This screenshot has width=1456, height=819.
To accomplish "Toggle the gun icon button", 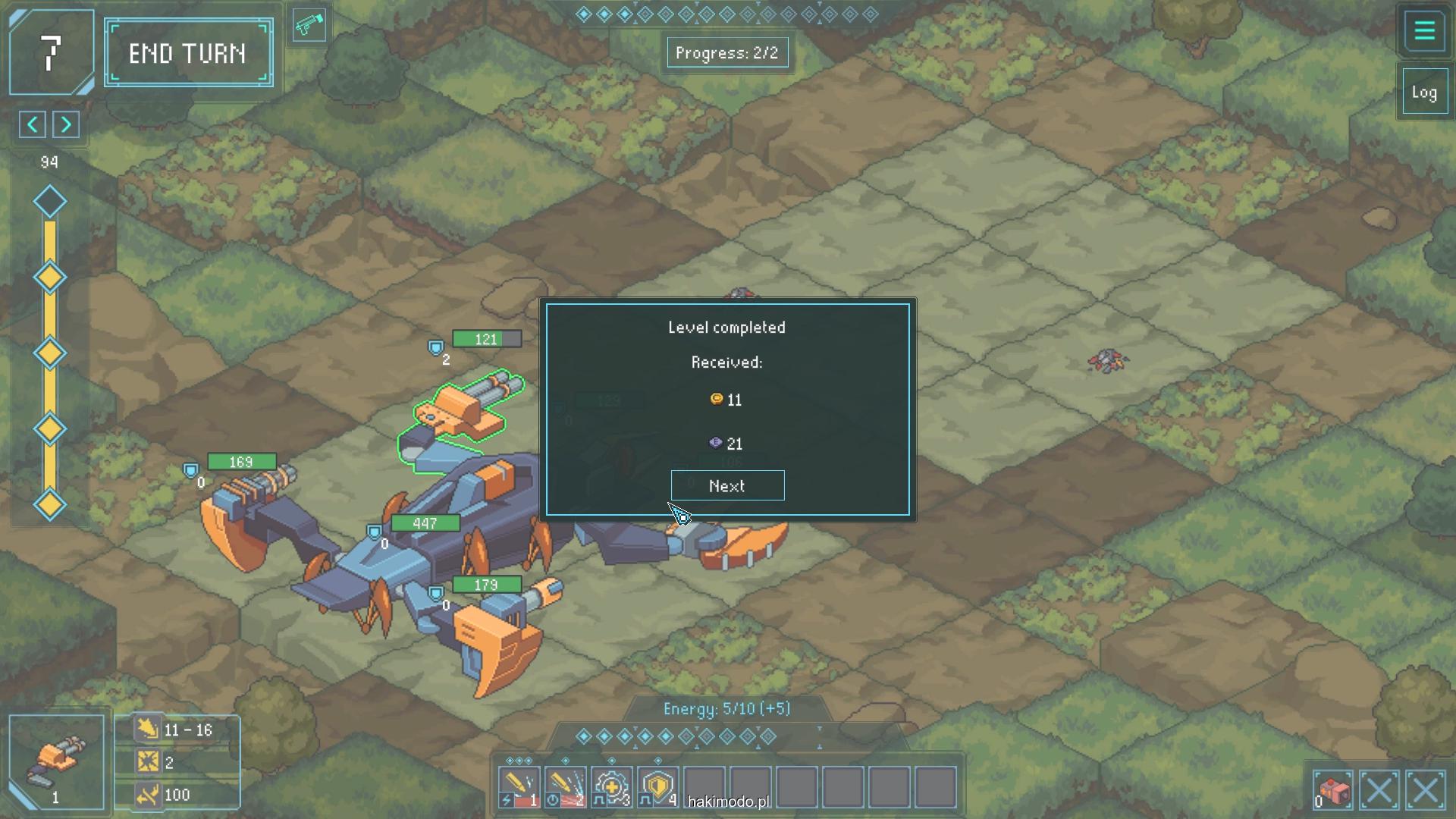I will click(x=309, y=26).
